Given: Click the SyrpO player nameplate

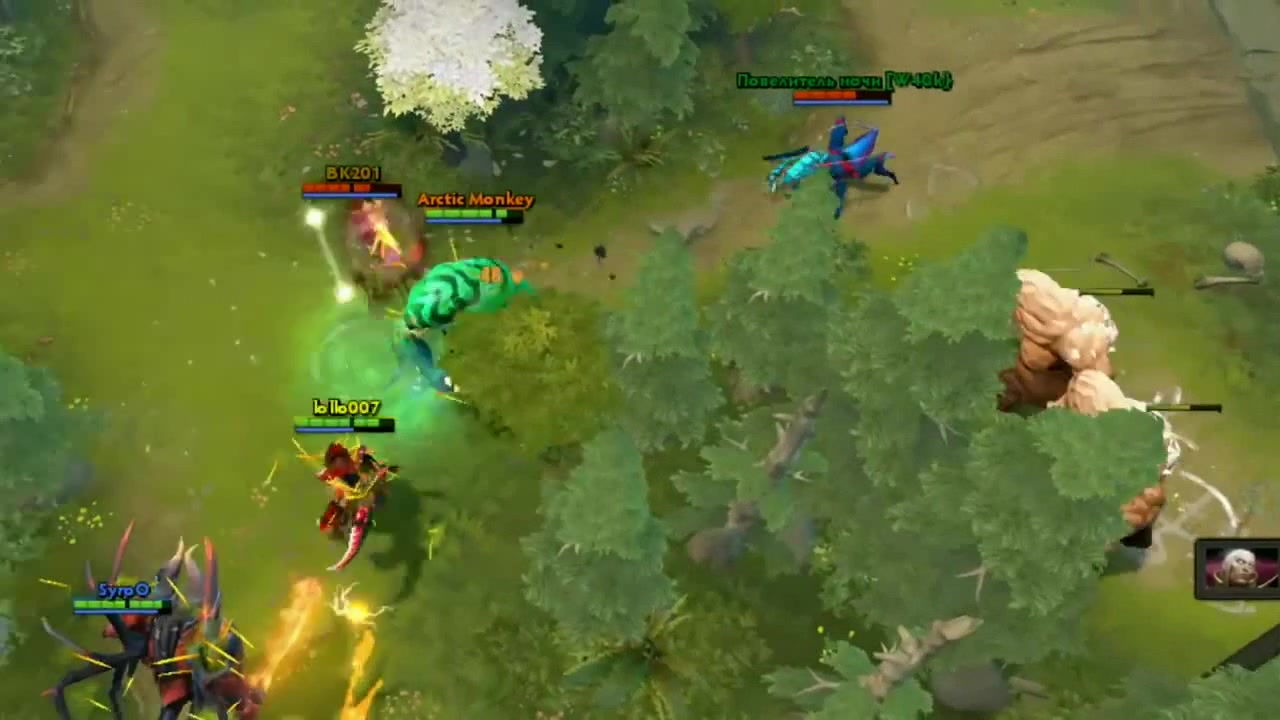Looking at the screenshot, I should 122,590.
